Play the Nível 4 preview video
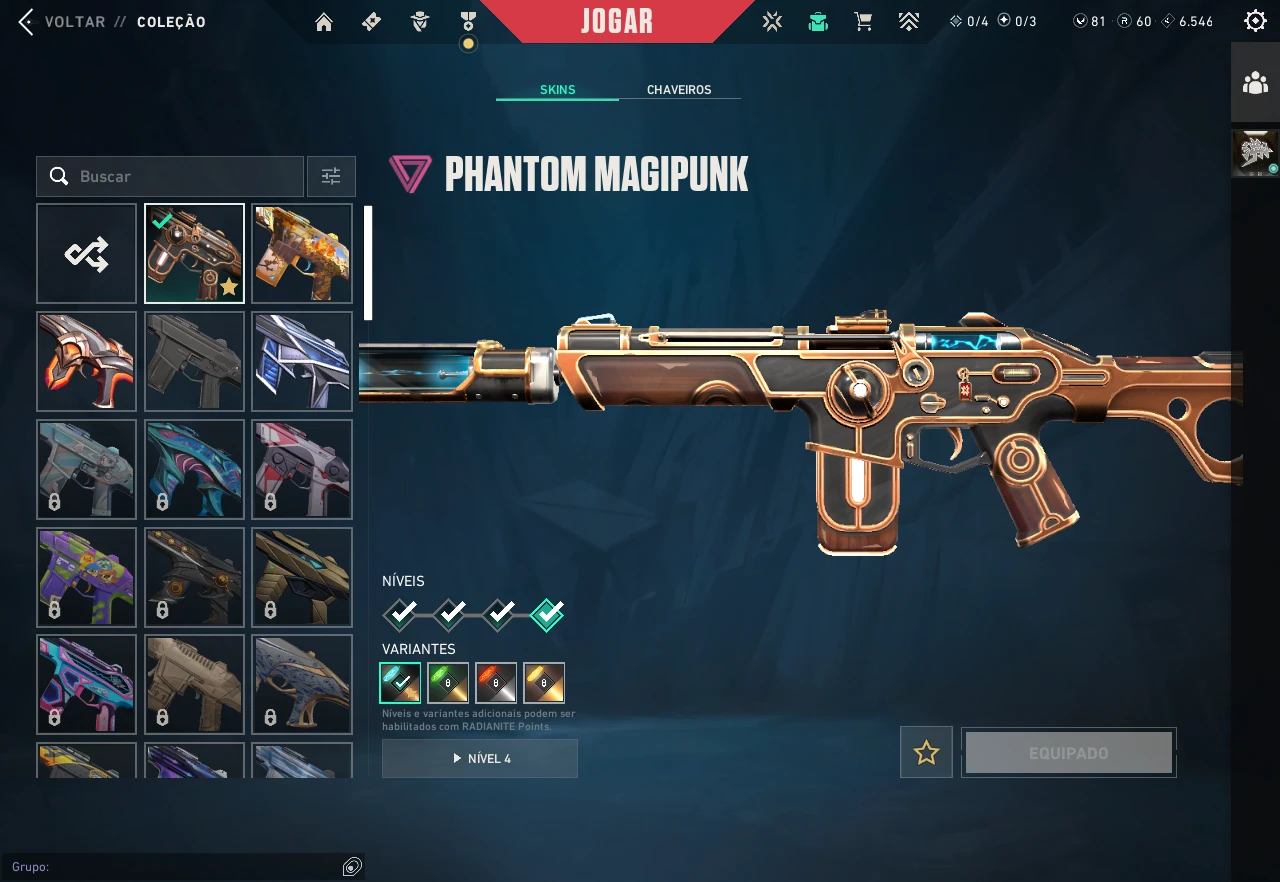This screenshot has width=1280, height=882. pyautogui.click(x=480, y=759)
